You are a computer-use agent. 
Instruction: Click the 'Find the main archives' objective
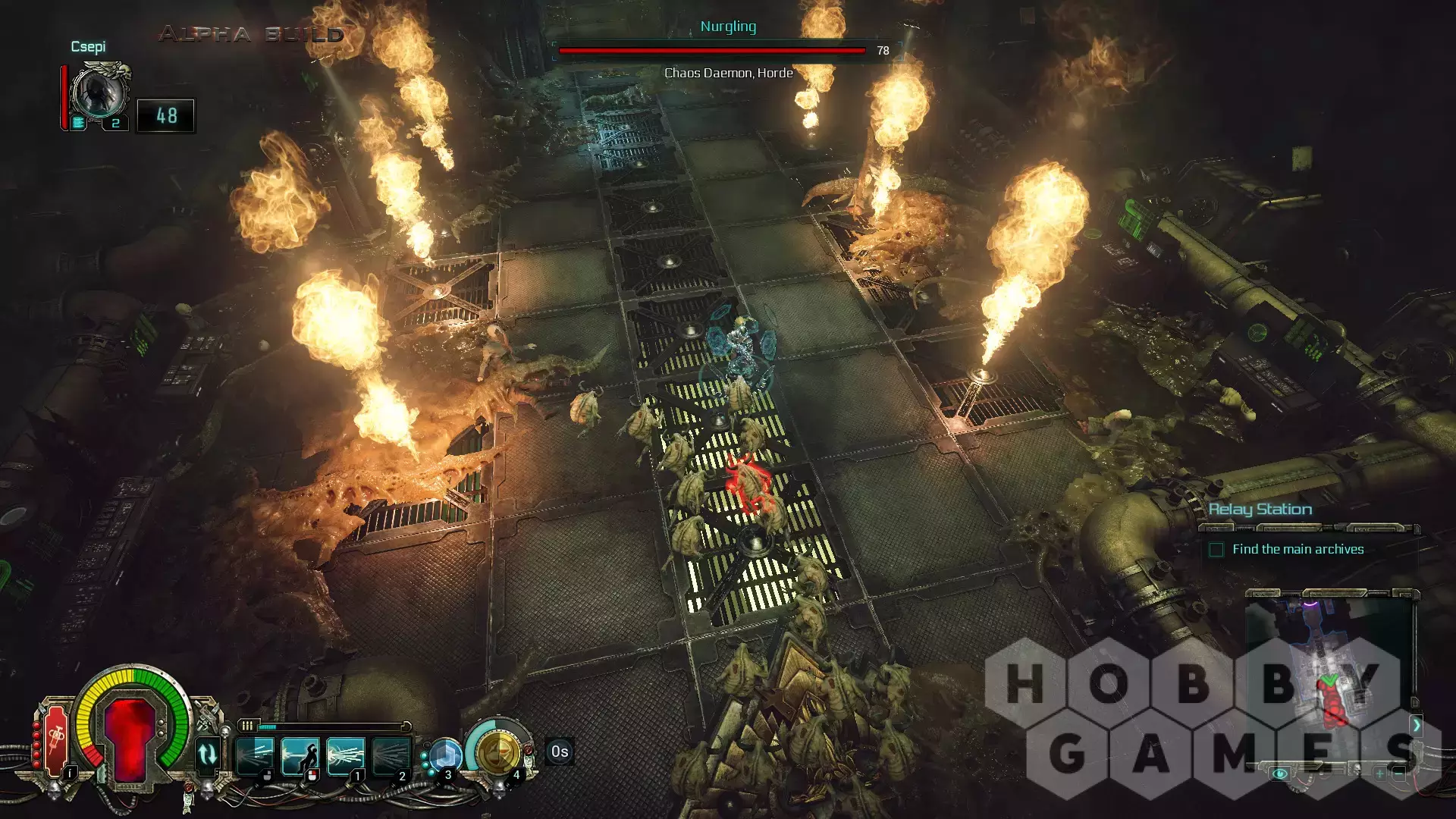pos(1298,549)
